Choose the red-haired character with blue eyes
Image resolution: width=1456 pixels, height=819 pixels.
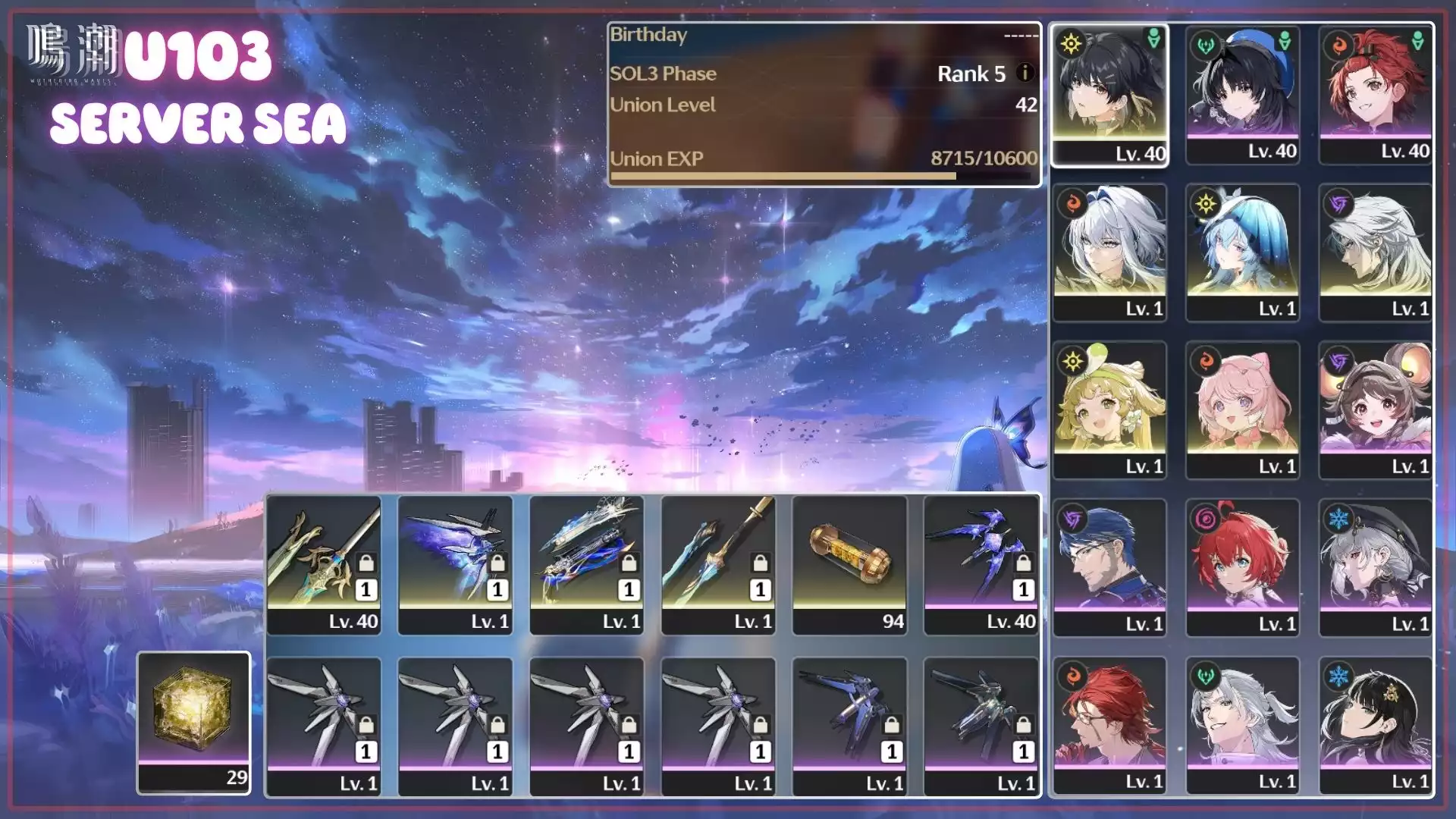click(1243, 567)
